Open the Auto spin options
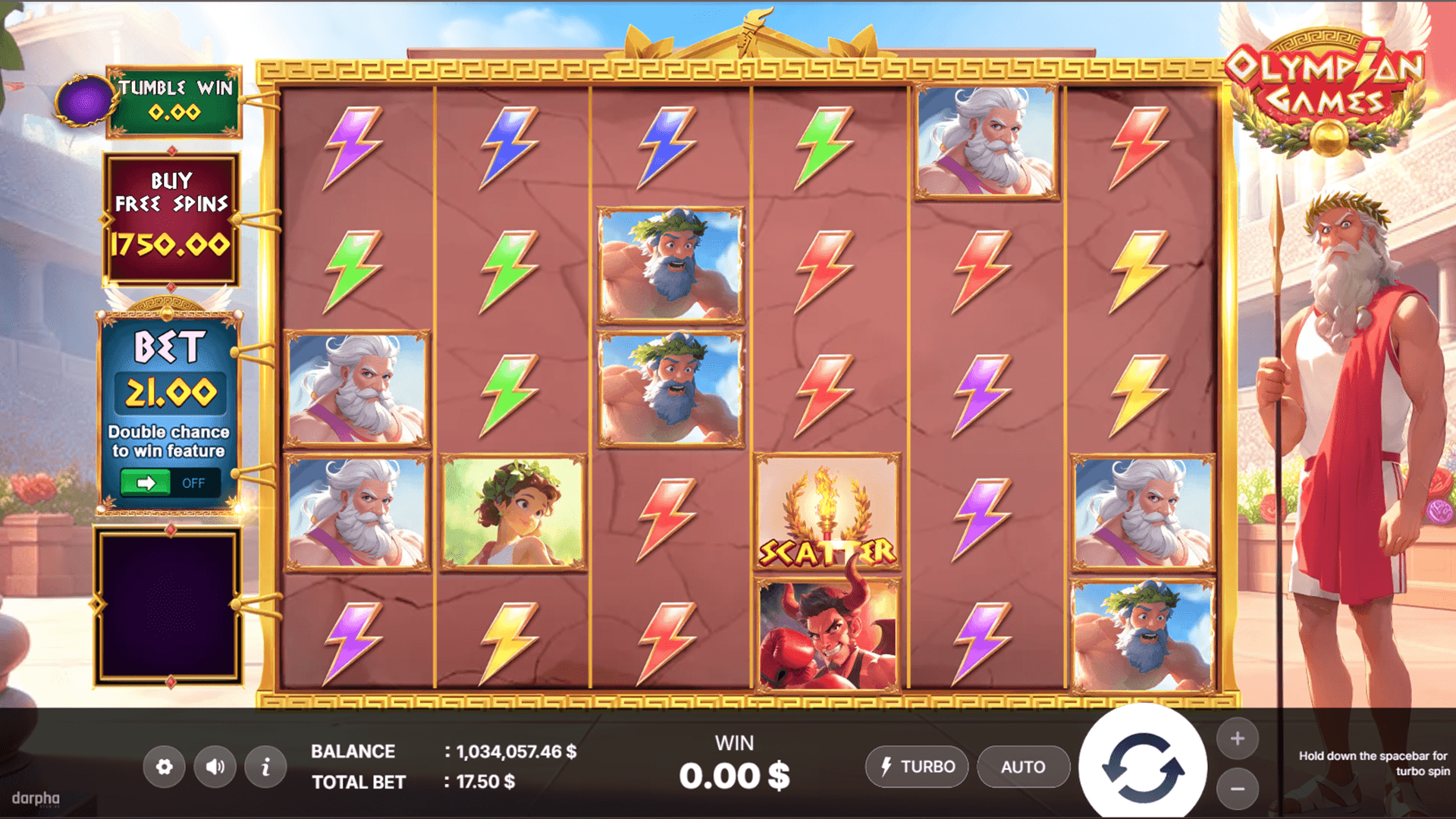The image size is (1456, 819). click(x=1023, y=767)
